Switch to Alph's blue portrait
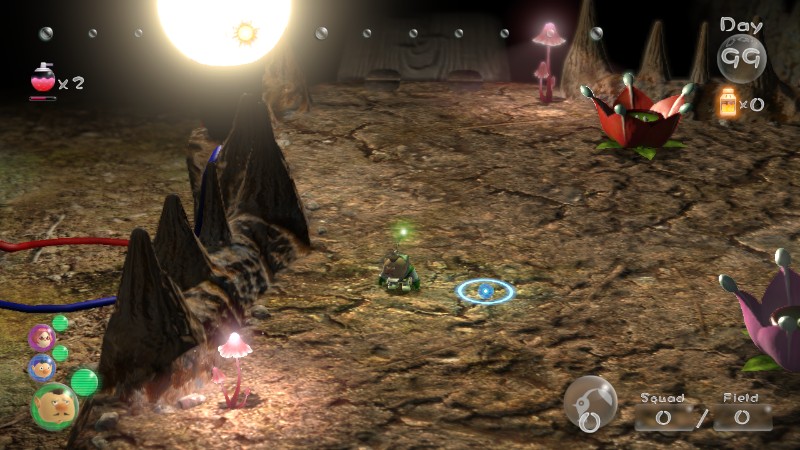 (42, 367)
